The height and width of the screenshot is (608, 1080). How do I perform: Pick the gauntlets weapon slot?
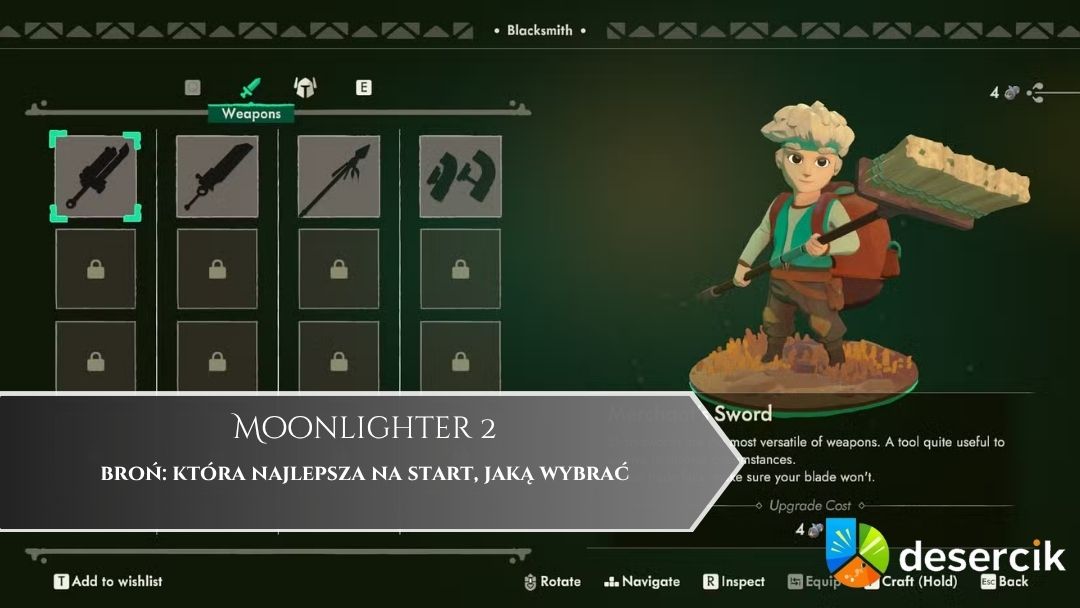coord(460,176)
